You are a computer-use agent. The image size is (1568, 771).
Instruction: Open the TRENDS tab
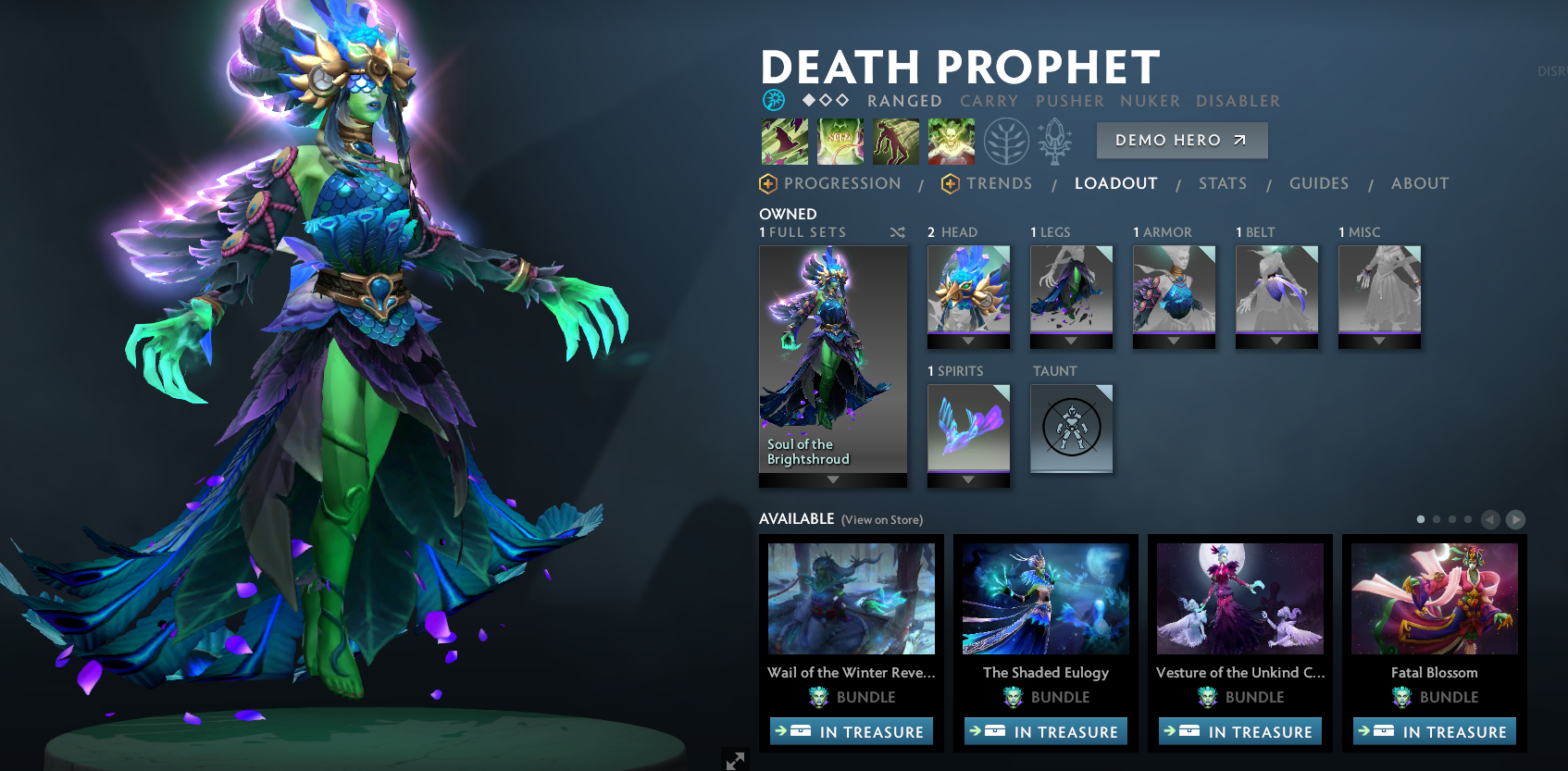coord(998,183)
